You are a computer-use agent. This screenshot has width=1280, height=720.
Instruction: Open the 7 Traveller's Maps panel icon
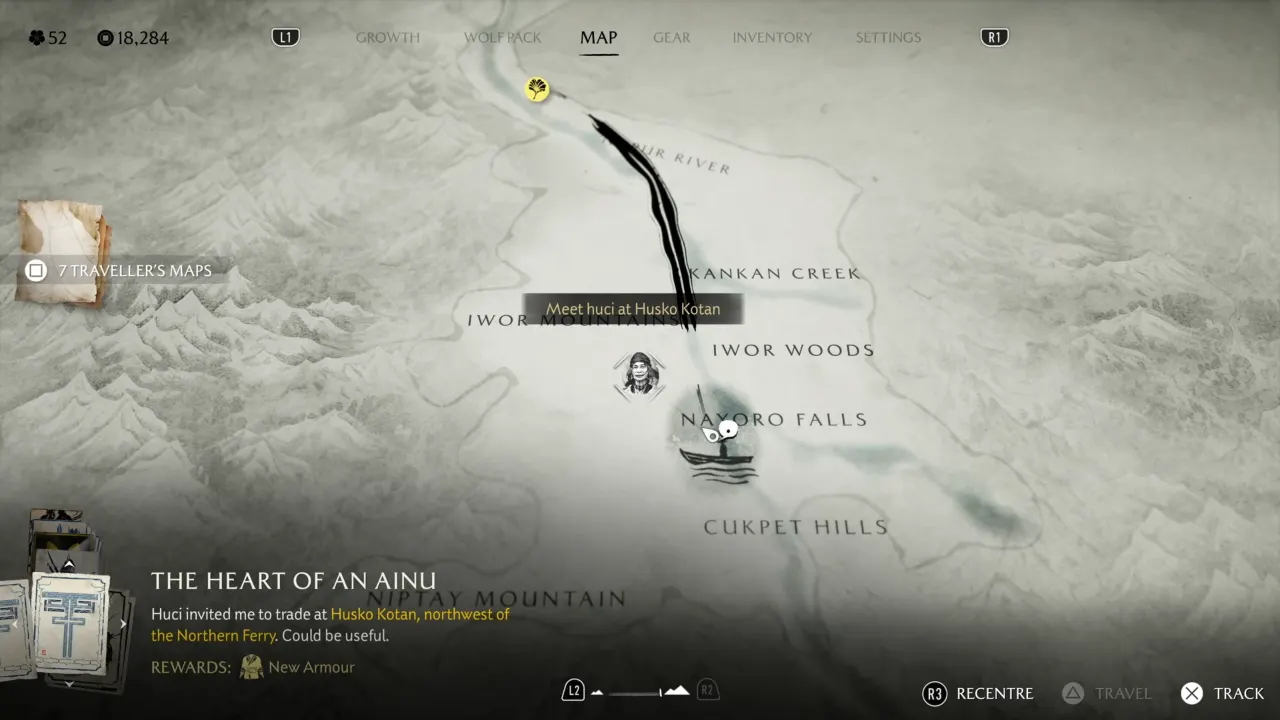tap(35, 270)
